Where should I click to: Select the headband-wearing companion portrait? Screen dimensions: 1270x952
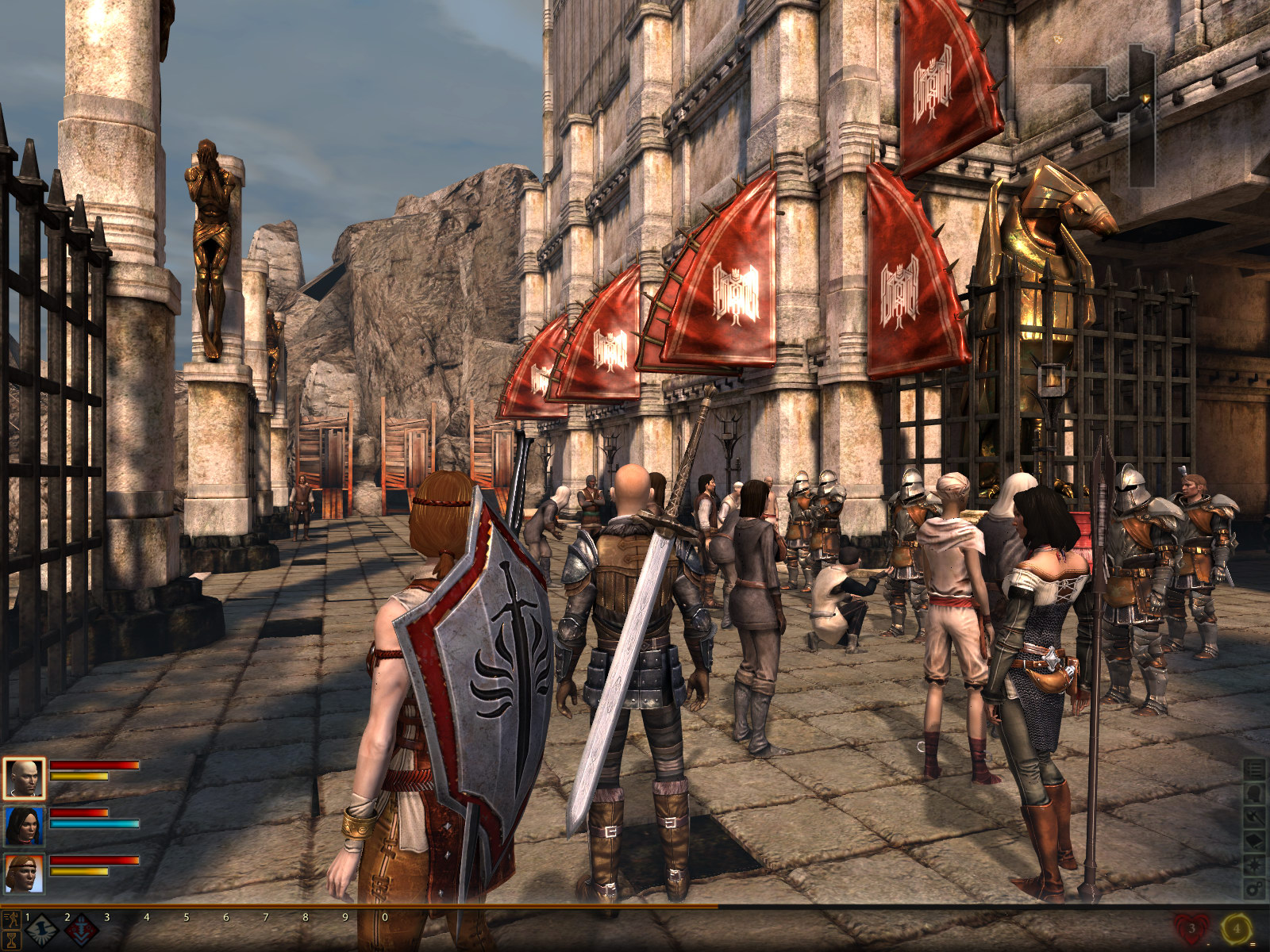coord(24,873)
